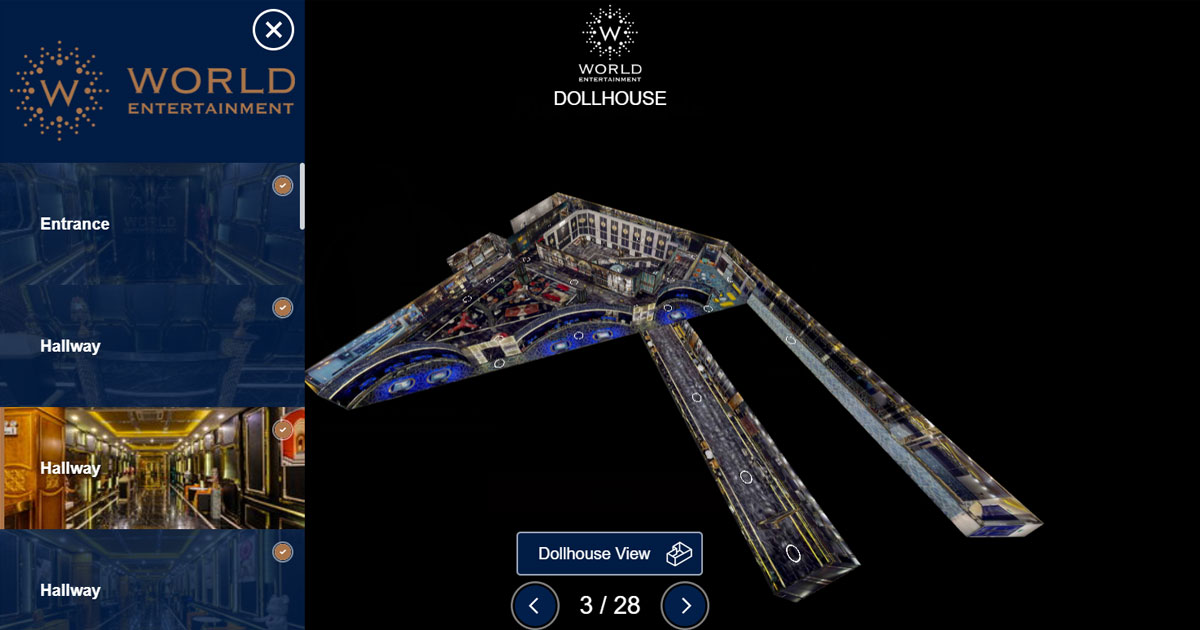This screenshot has height=630, width=1200.
Task: Click the scene list scrollbar
Action: 302,196
